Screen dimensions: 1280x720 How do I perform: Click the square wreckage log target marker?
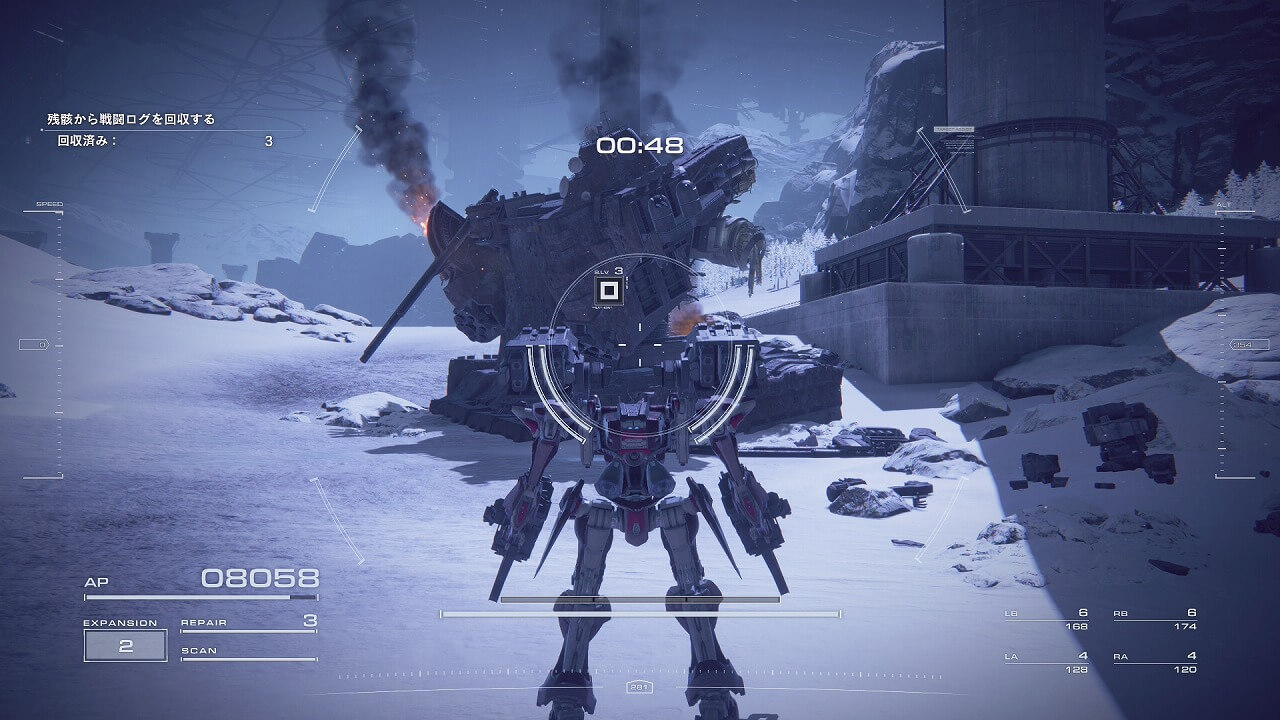point(607,291)
